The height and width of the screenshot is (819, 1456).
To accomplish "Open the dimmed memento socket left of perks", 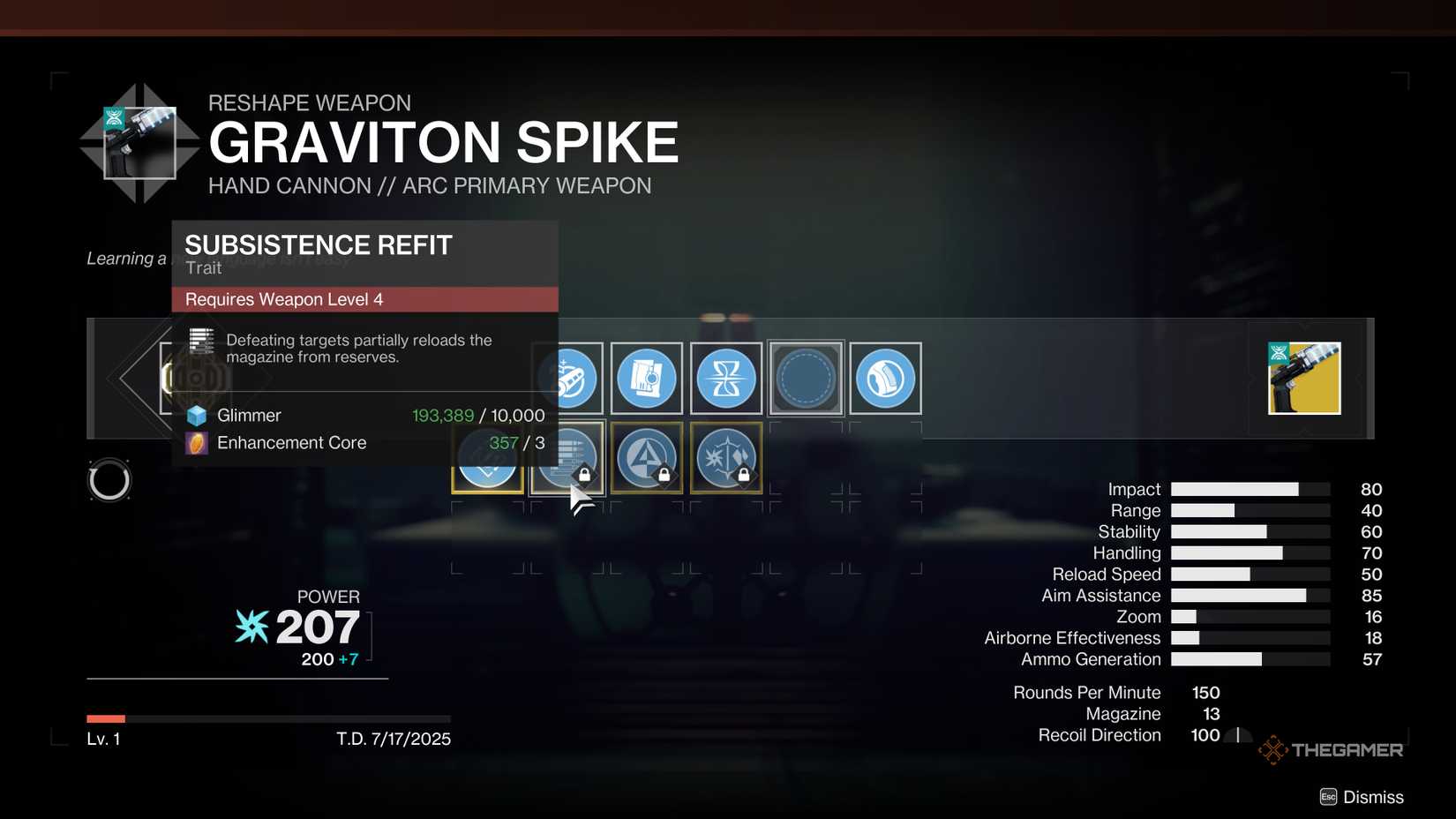I will point(198,378).
